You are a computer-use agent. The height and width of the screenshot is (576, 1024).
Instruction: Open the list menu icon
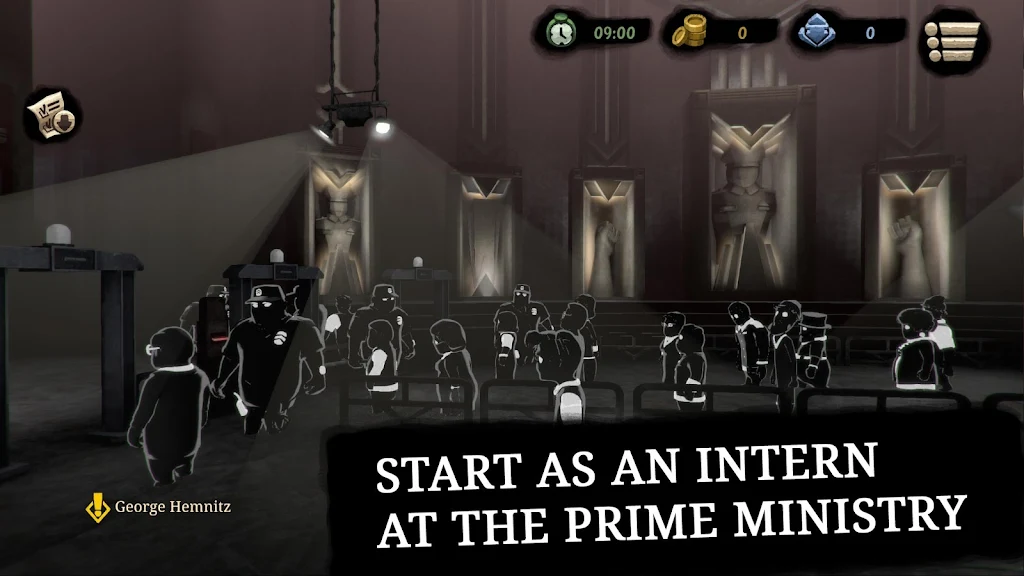[951, 43]
